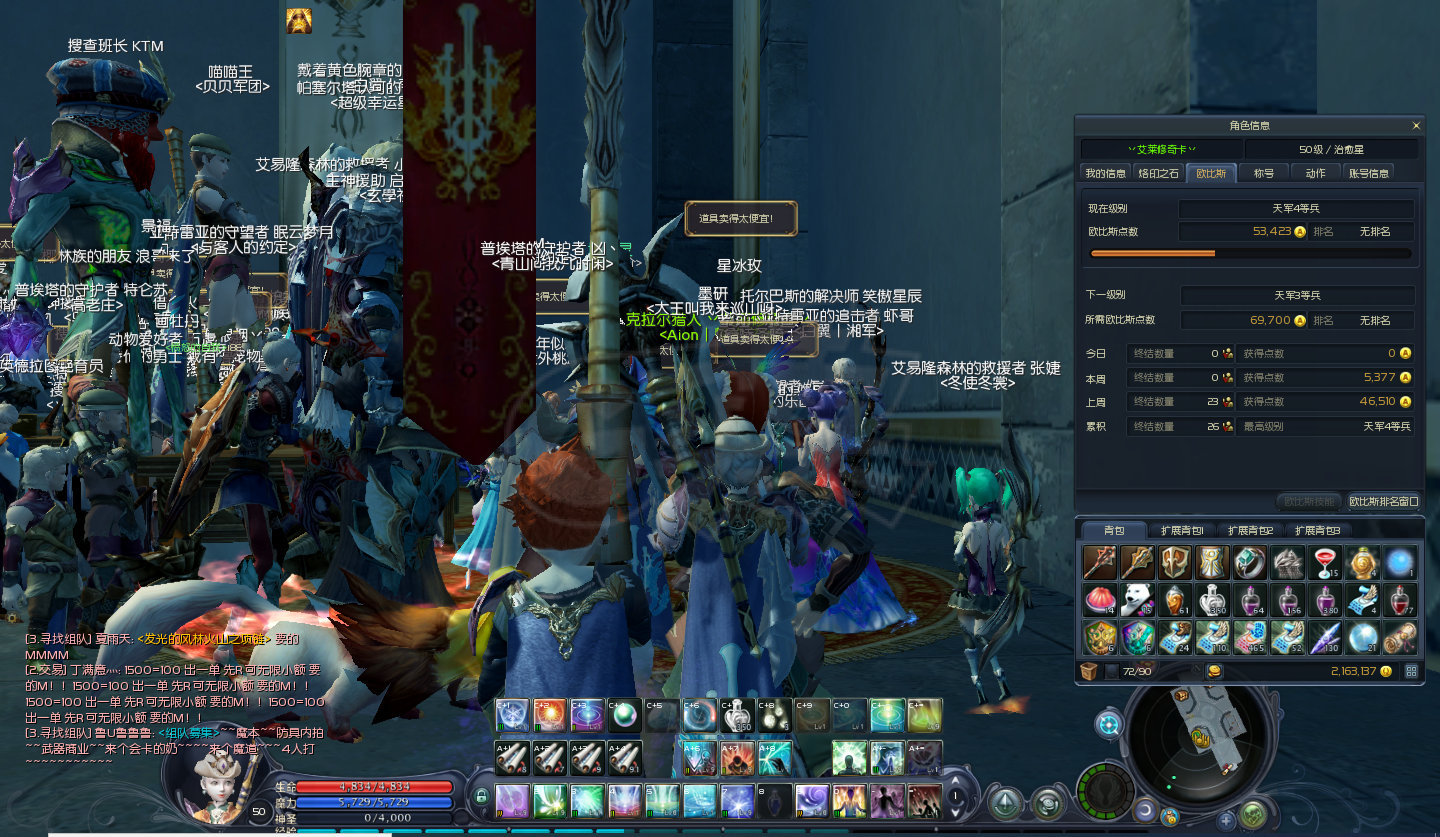The height and width of the screenshot is (837, 1440).
Task: Show the 动作 tab
Action: click(1315, 173)
